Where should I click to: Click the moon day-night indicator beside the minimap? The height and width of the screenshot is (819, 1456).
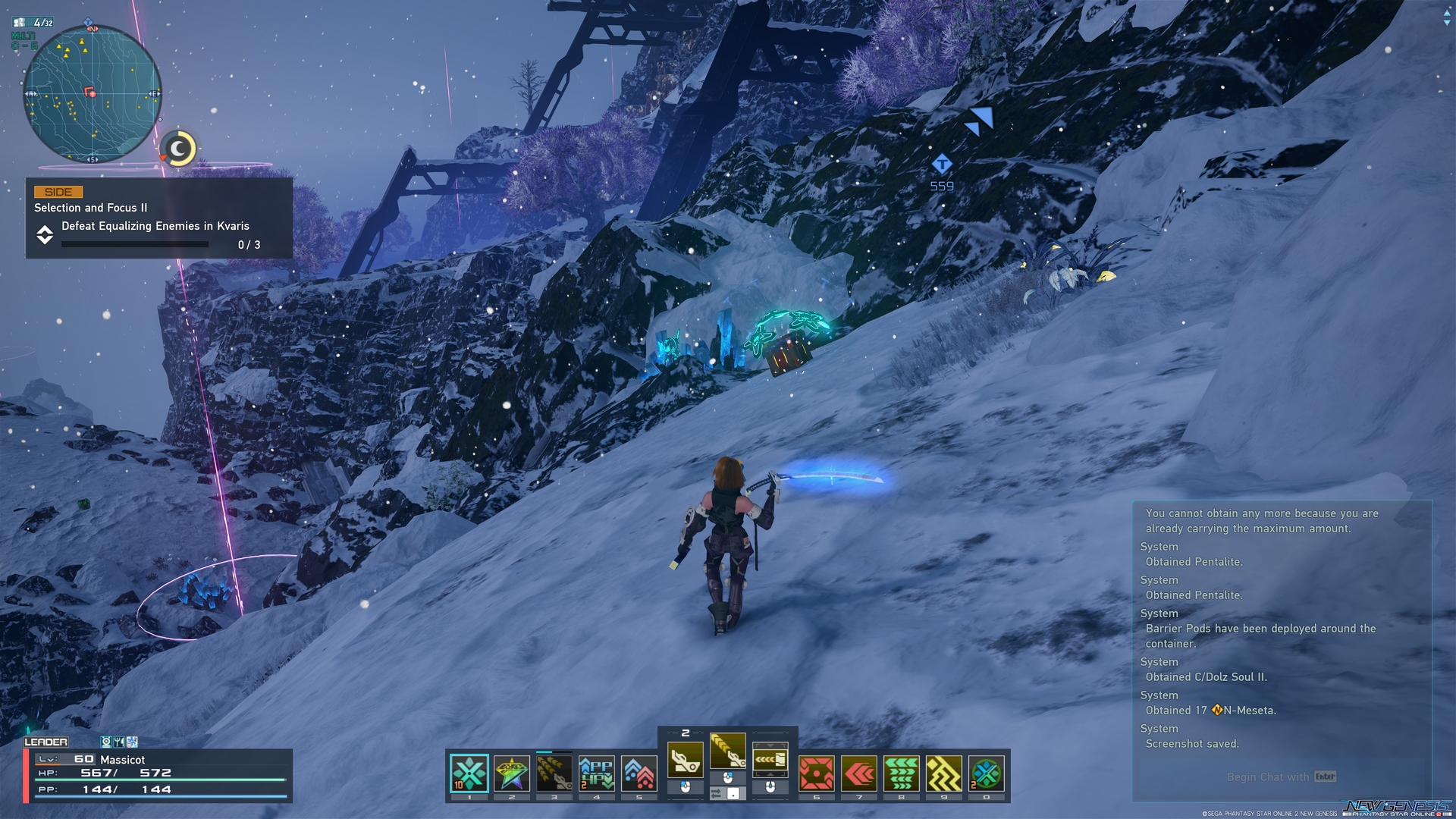[177, 149]
